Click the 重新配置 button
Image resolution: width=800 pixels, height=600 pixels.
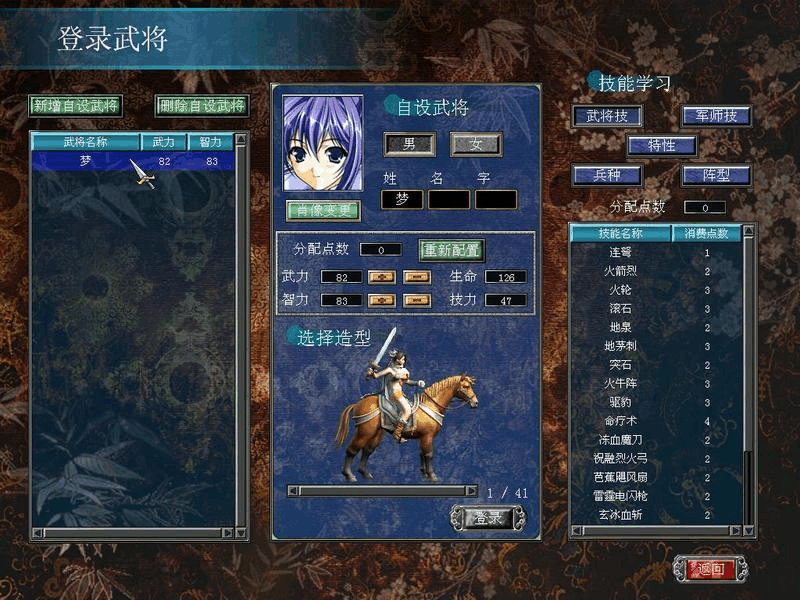pyautogui.click(x=451, y=250)
